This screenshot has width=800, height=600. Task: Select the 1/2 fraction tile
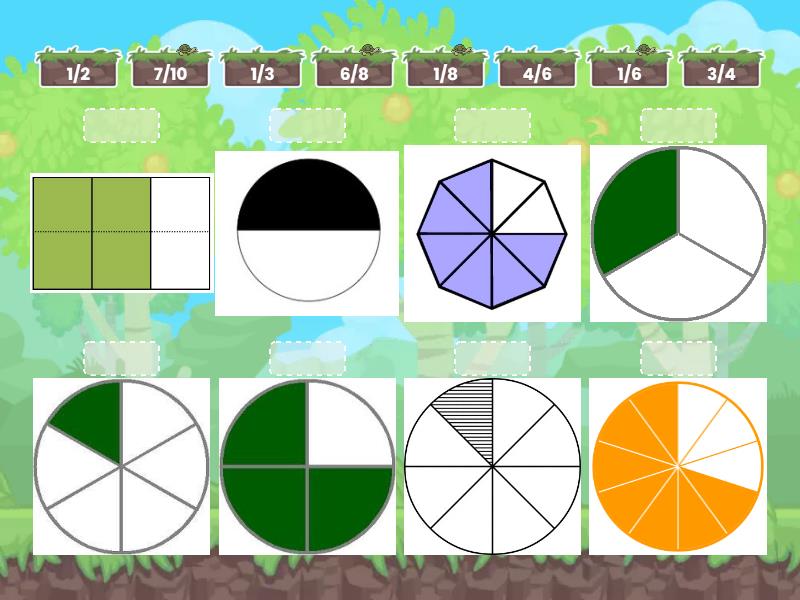[x=78, y=73]
